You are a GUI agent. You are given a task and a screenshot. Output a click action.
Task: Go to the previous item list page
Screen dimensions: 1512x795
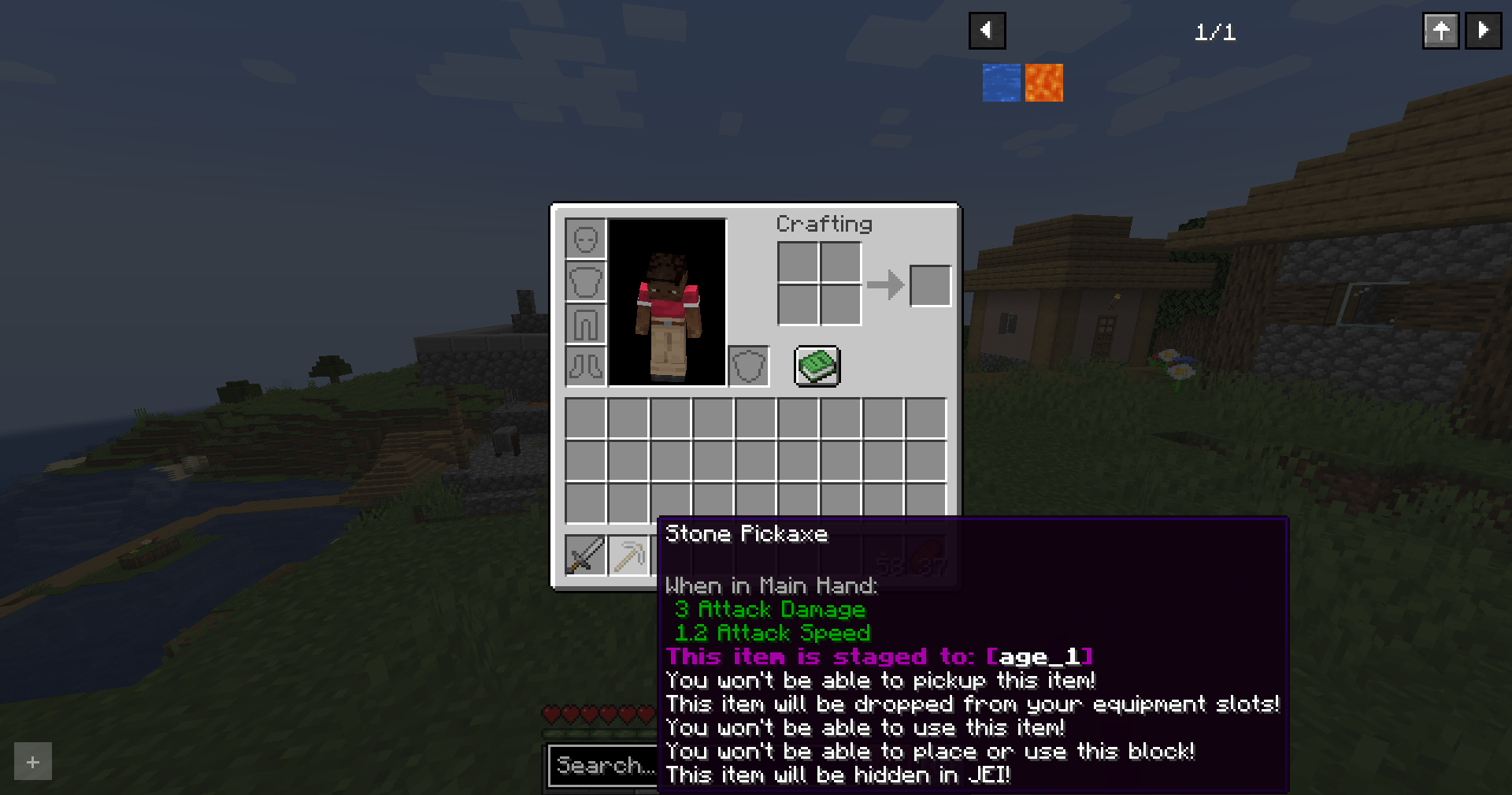[x=987, y=32]
